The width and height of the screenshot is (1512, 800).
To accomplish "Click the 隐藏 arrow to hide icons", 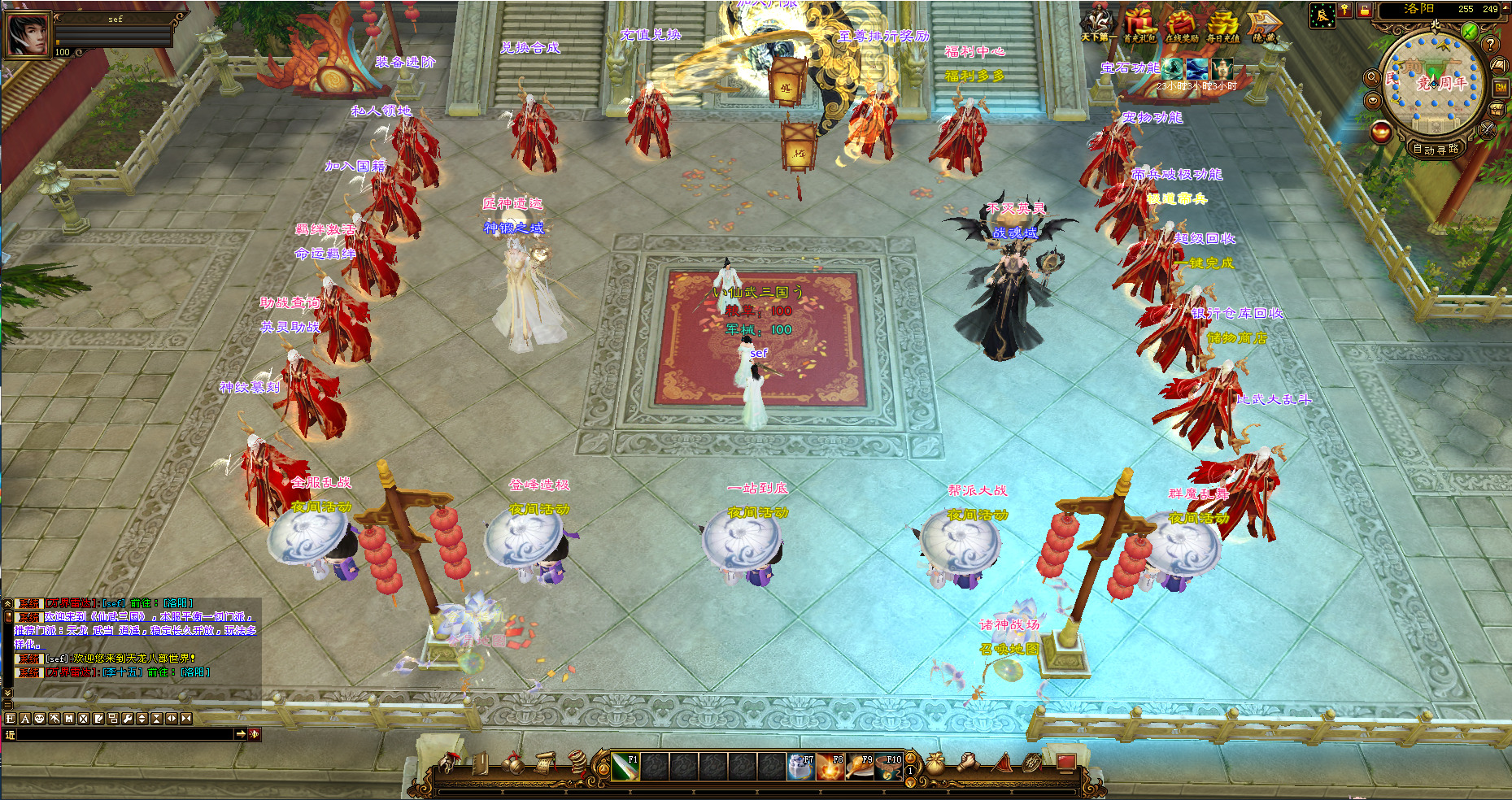I will 1264,24.
